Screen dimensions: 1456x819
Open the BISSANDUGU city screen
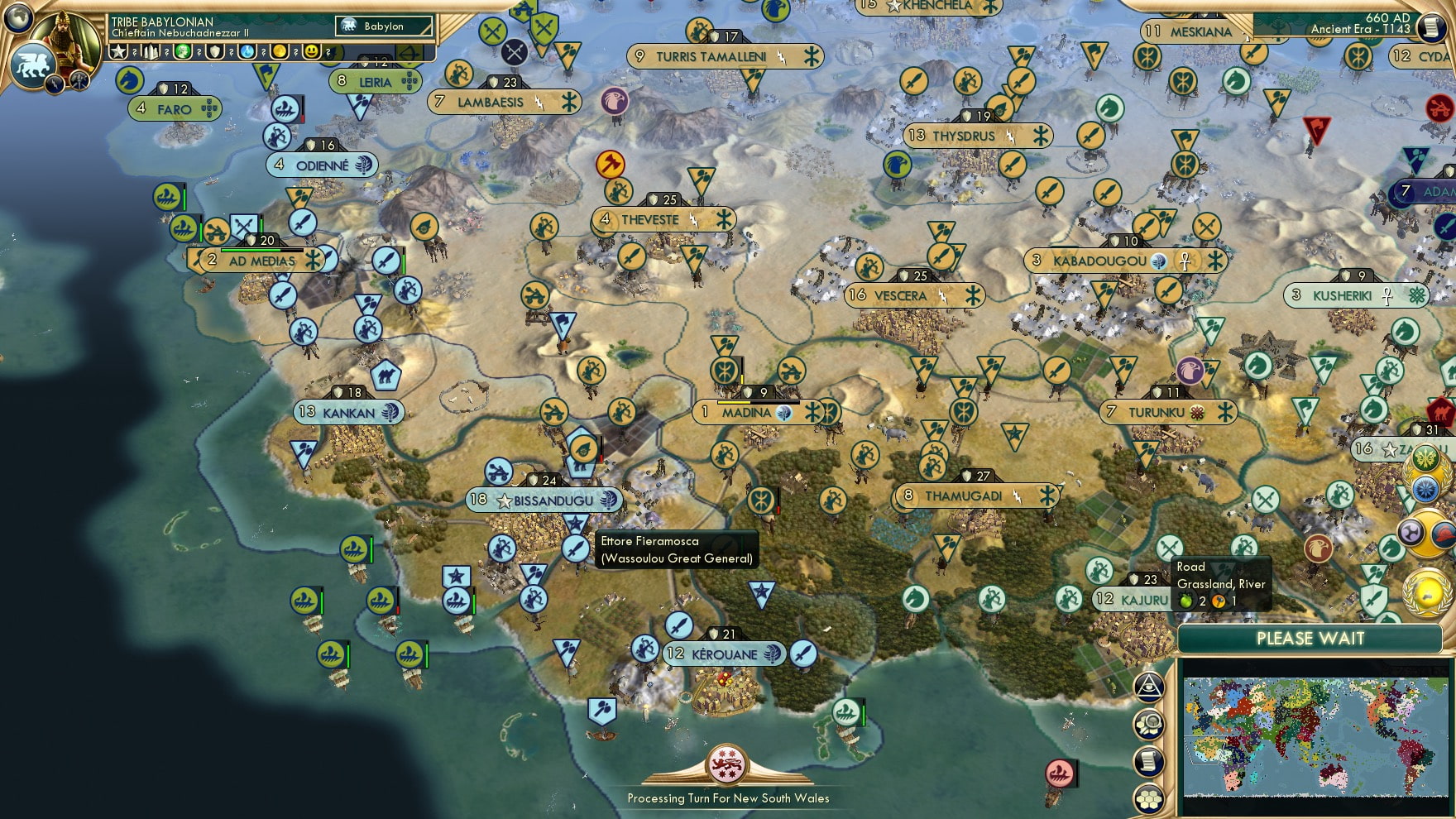click(x=544, y=500)
